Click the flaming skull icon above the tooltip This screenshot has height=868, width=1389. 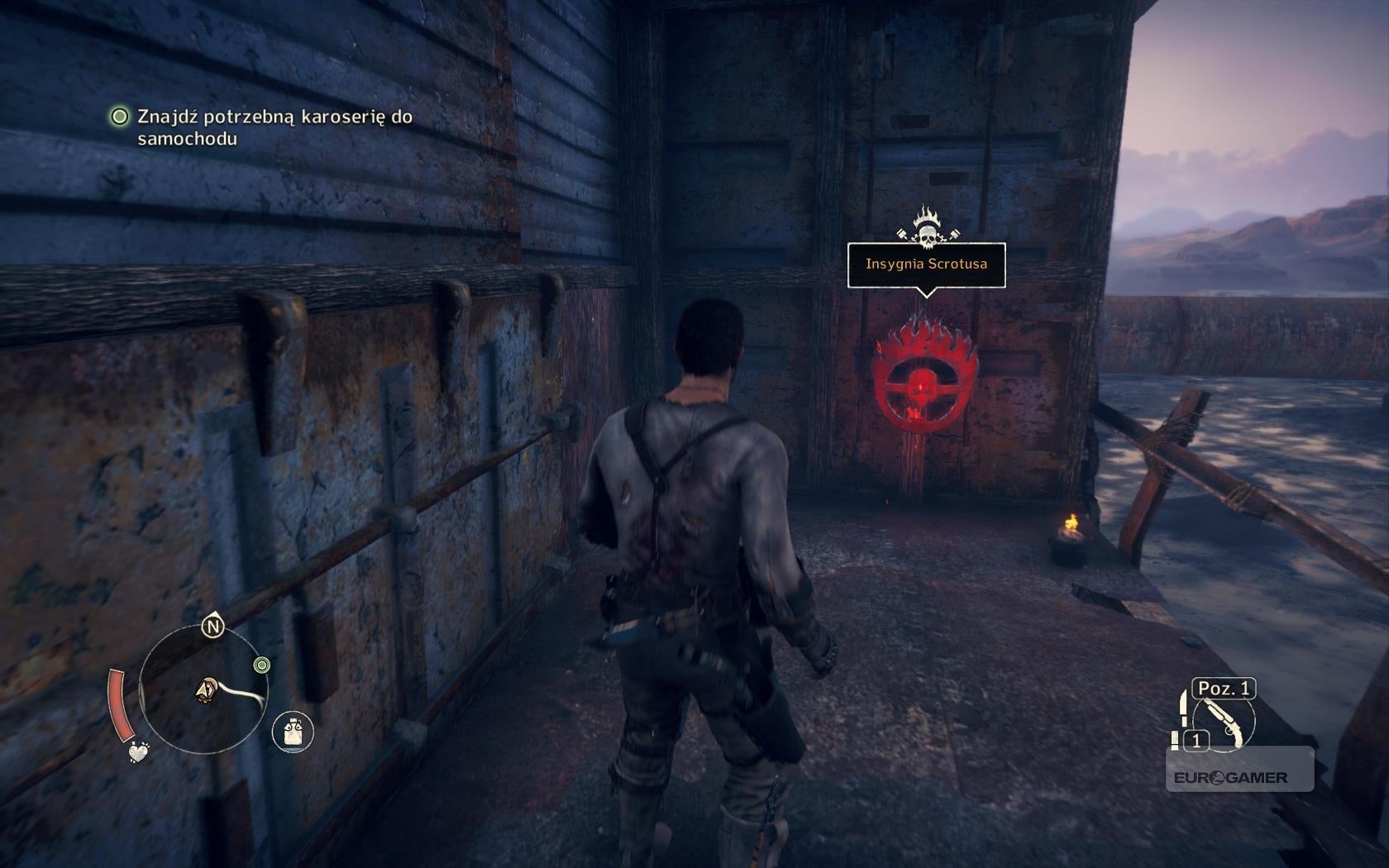click(927, 227)
